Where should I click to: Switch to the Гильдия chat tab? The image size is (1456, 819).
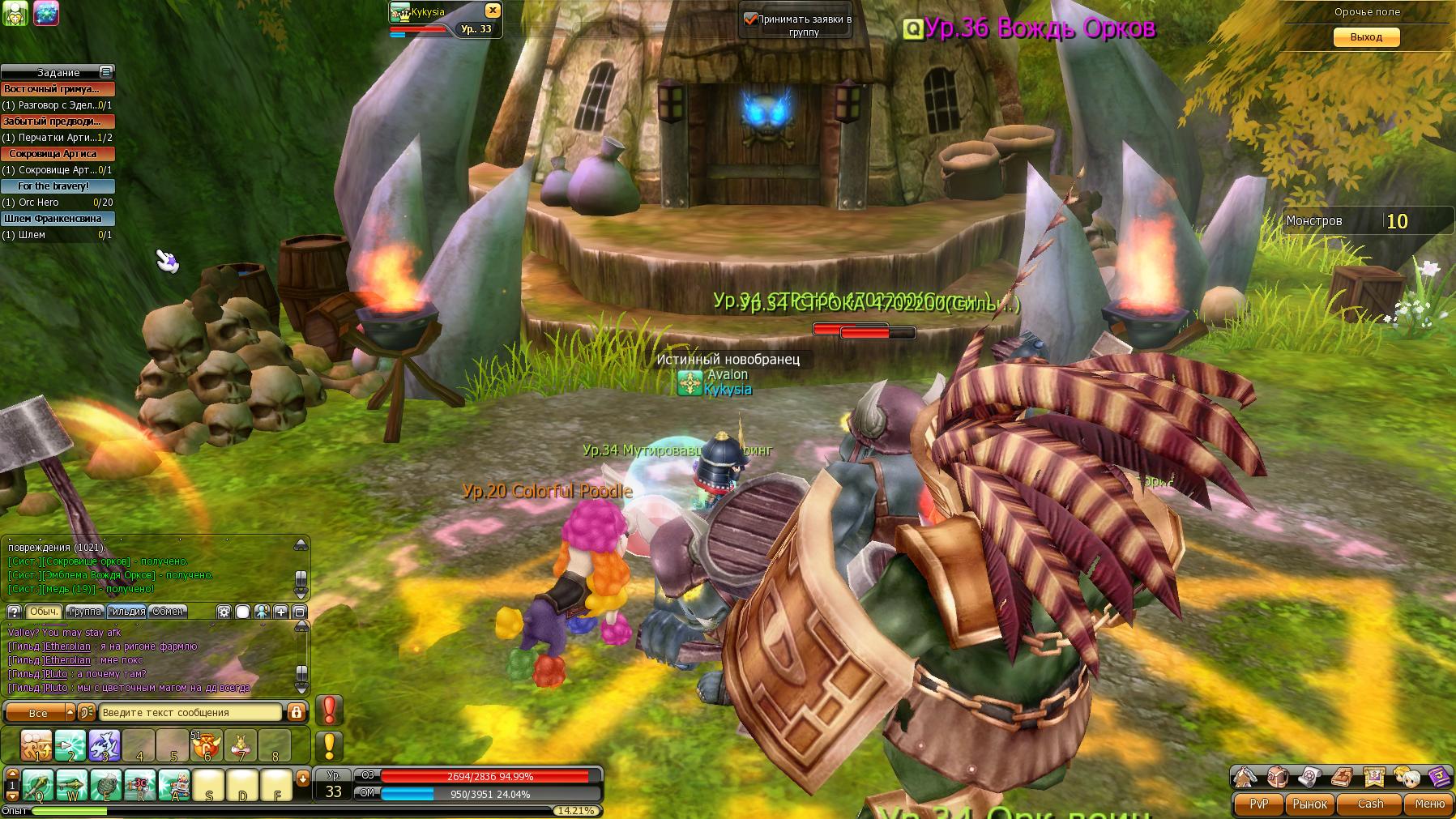126,612
